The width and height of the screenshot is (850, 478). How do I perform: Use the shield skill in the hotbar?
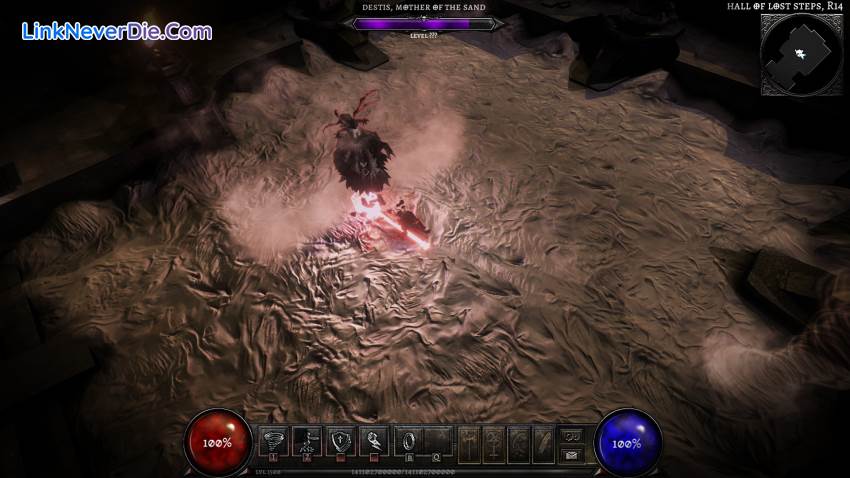[x=340, y=441]
